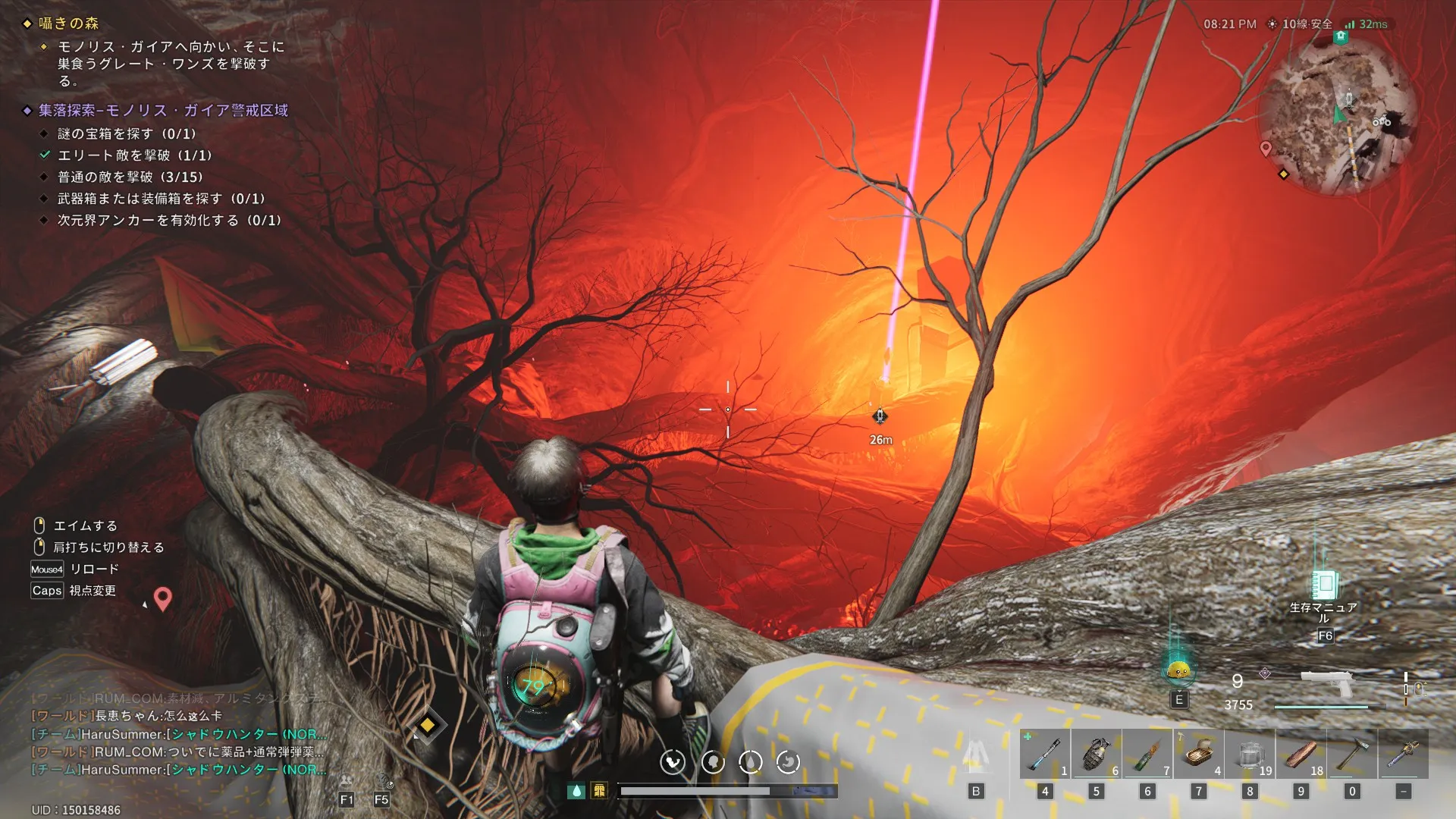Open the circular minimap
This screenshot has height=819, width=1456.
(1338, 115)
